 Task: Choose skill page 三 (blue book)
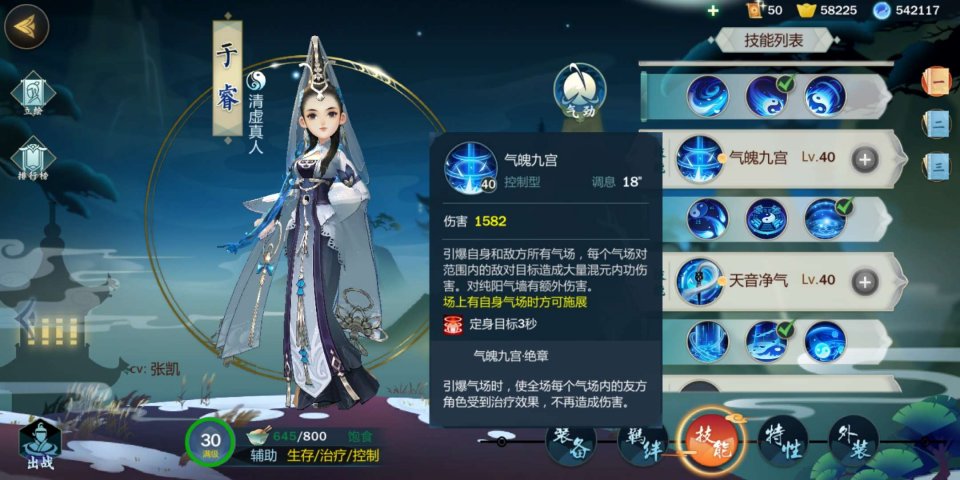[x=939, y=164]
